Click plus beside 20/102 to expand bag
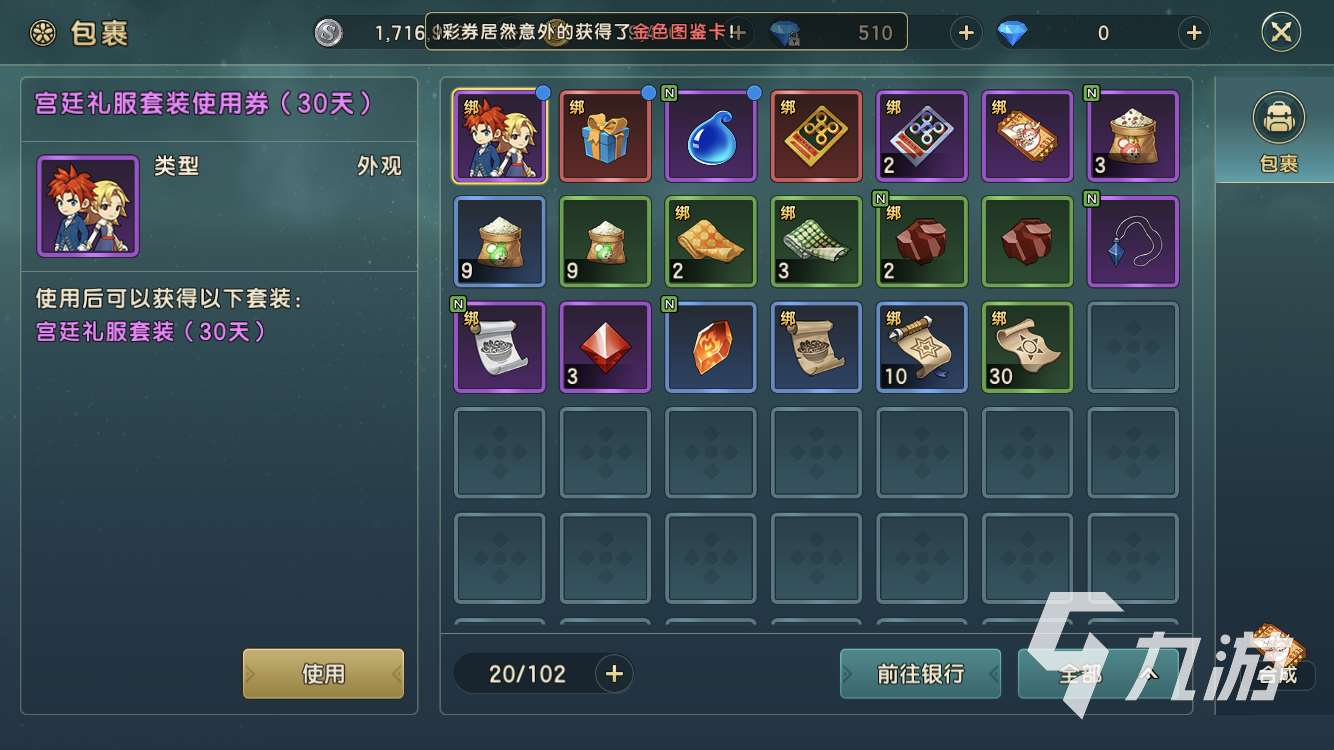Screen dimensions: 1334x750 (x=614, y=673)
